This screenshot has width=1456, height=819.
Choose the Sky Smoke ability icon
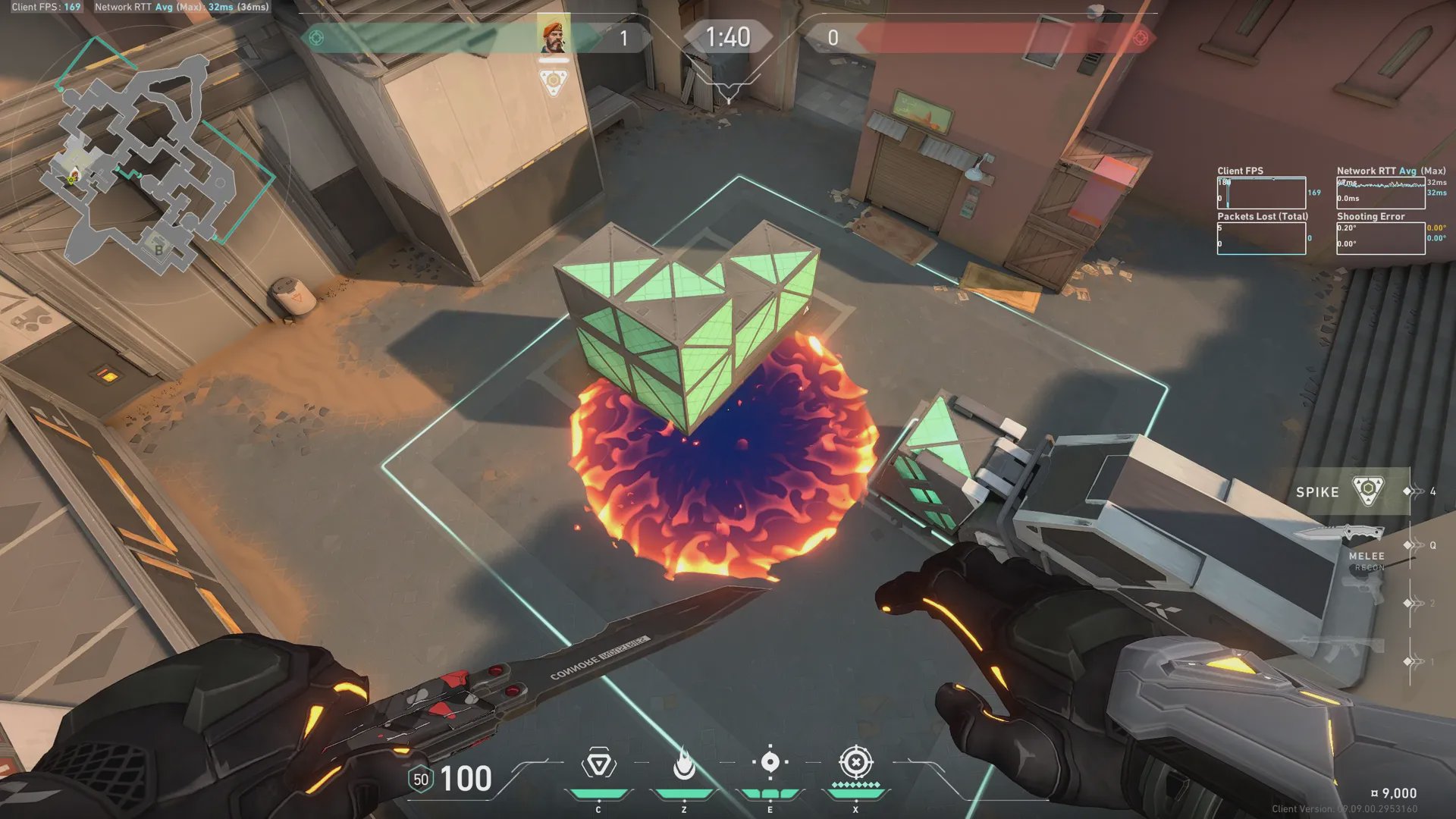770,763
